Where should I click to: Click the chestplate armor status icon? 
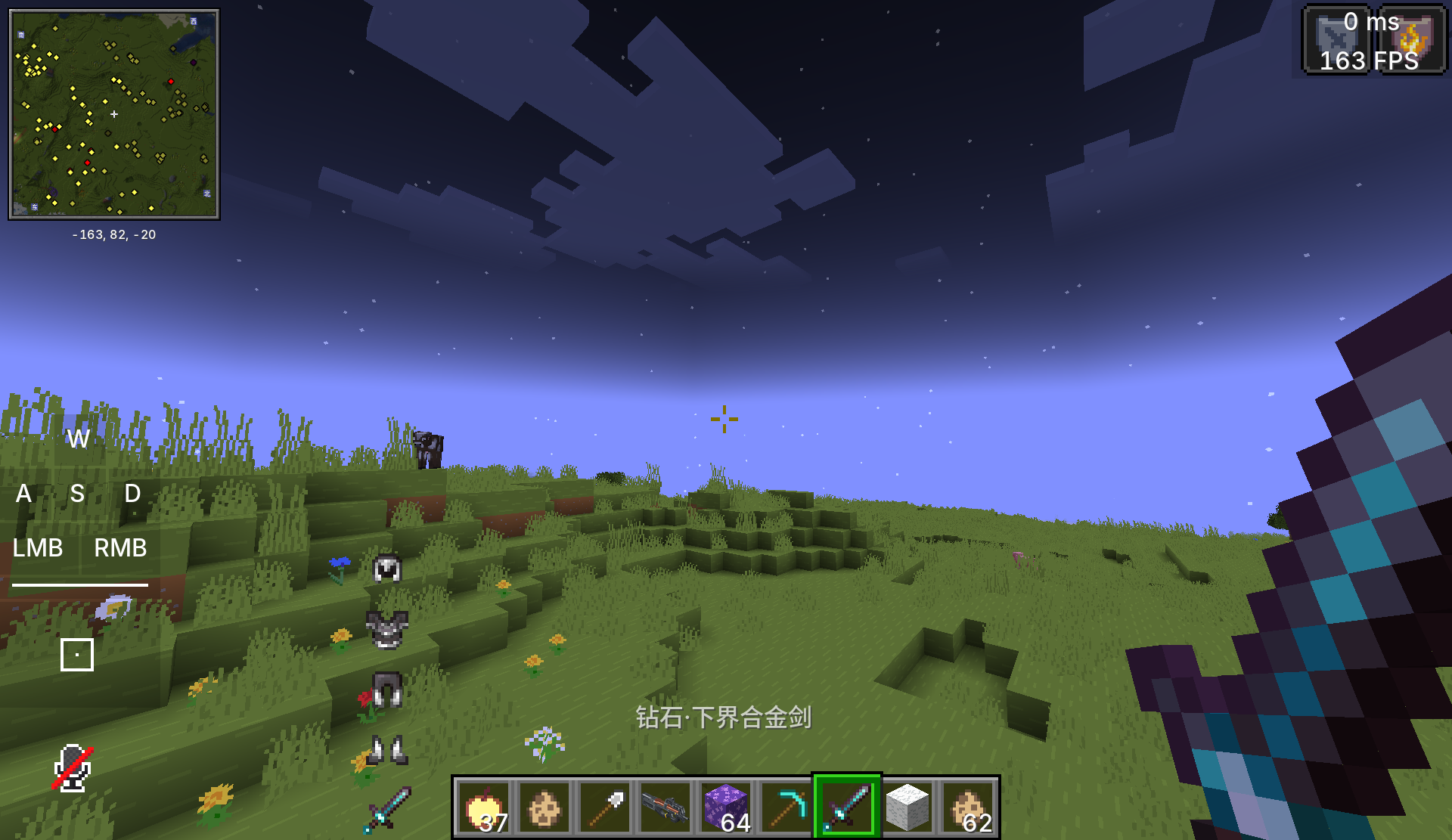coord(387,629)
